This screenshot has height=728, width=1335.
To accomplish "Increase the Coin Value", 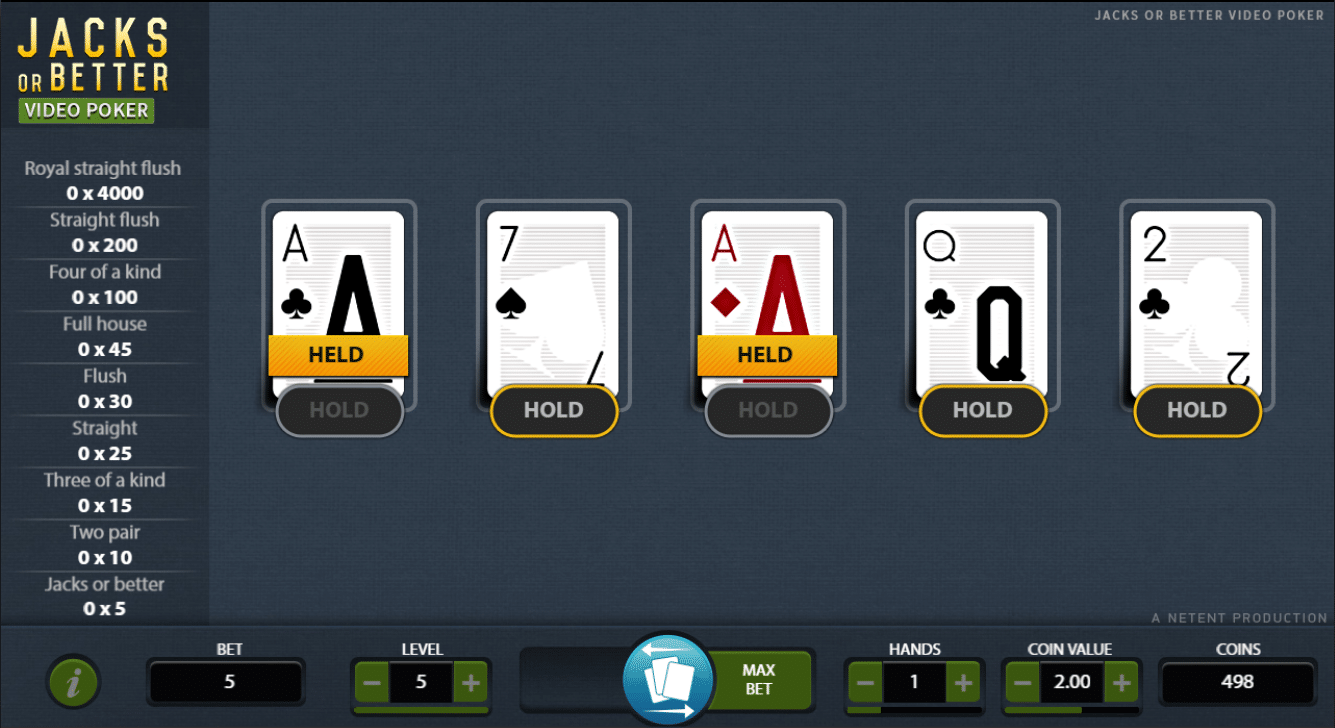I will [1122, 682].
